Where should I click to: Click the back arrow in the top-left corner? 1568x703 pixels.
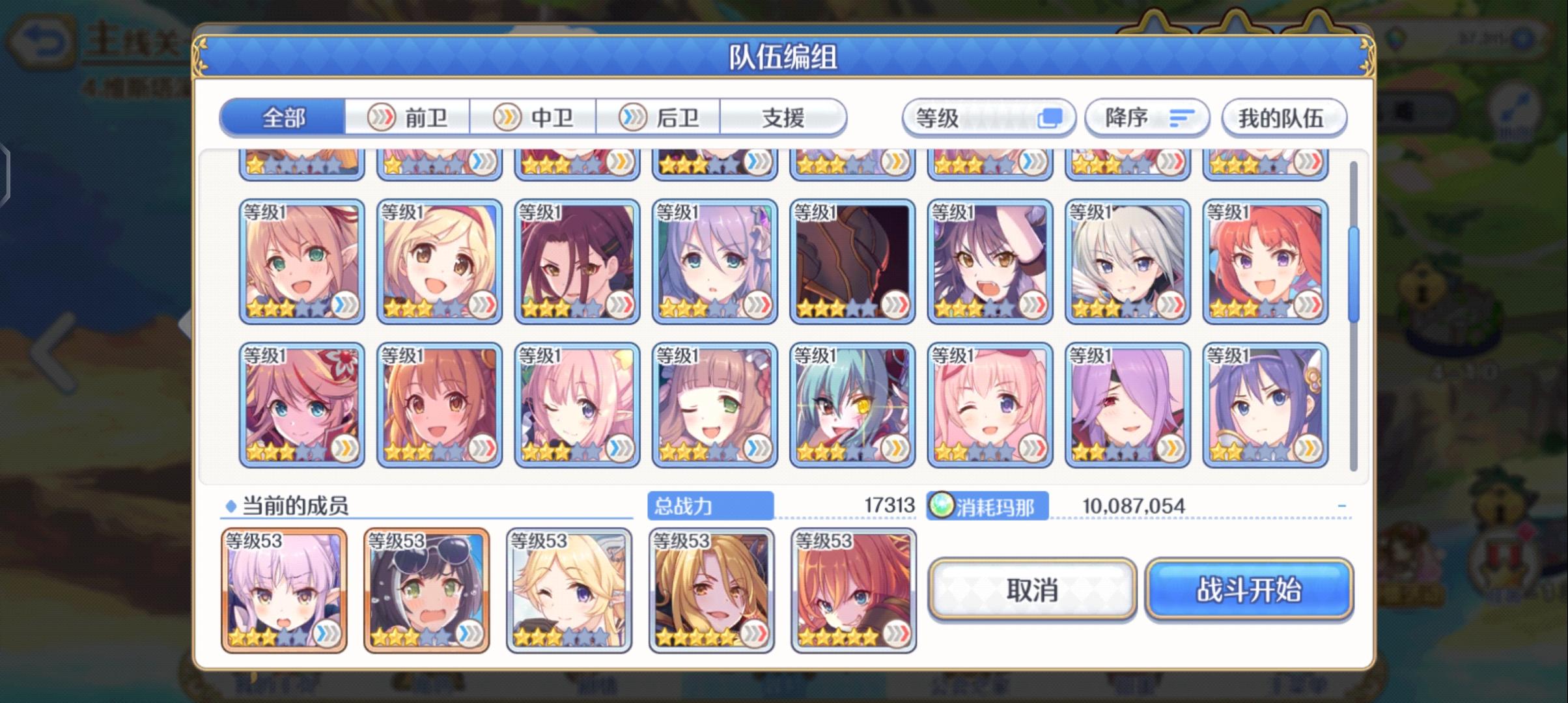click(42, 38)
